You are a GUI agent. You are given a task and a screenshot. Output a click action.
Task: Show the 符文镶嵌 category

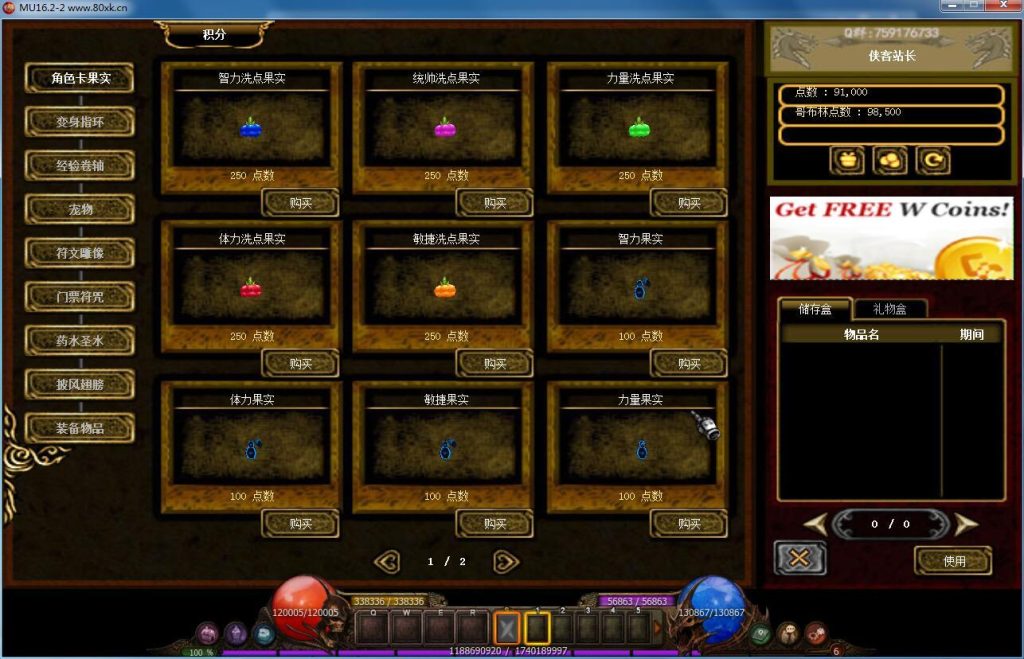[79, 253]
